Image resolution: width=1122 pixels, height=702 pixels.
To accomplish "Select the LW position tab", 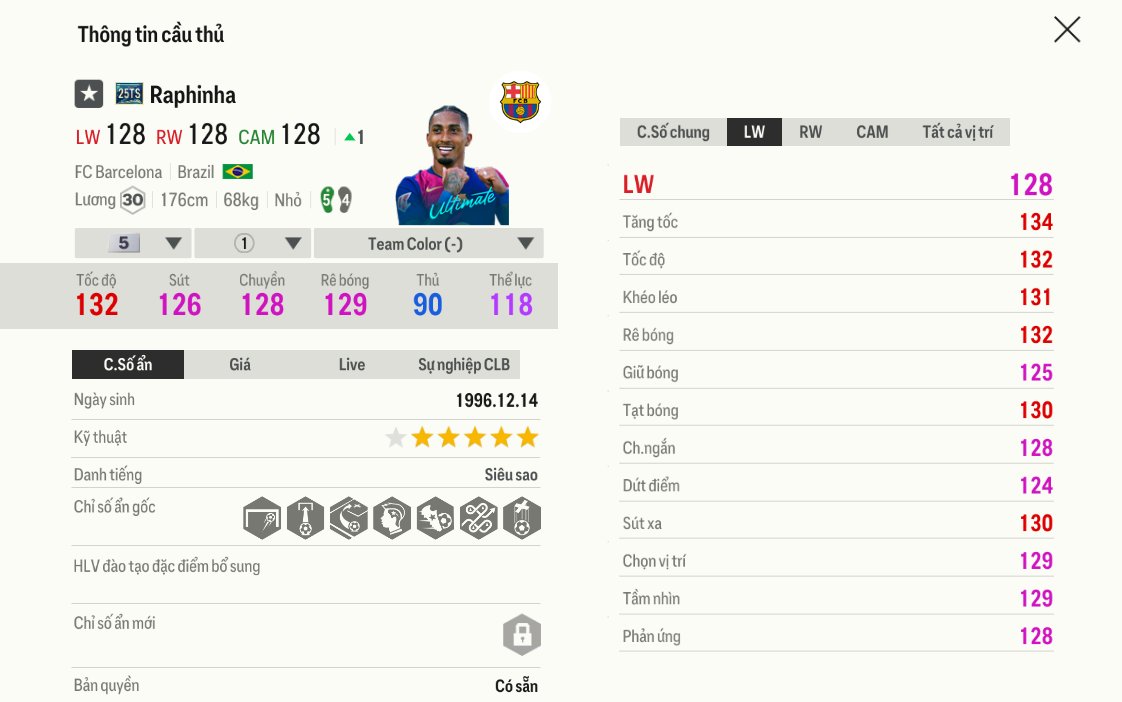I will pos(754,132).
